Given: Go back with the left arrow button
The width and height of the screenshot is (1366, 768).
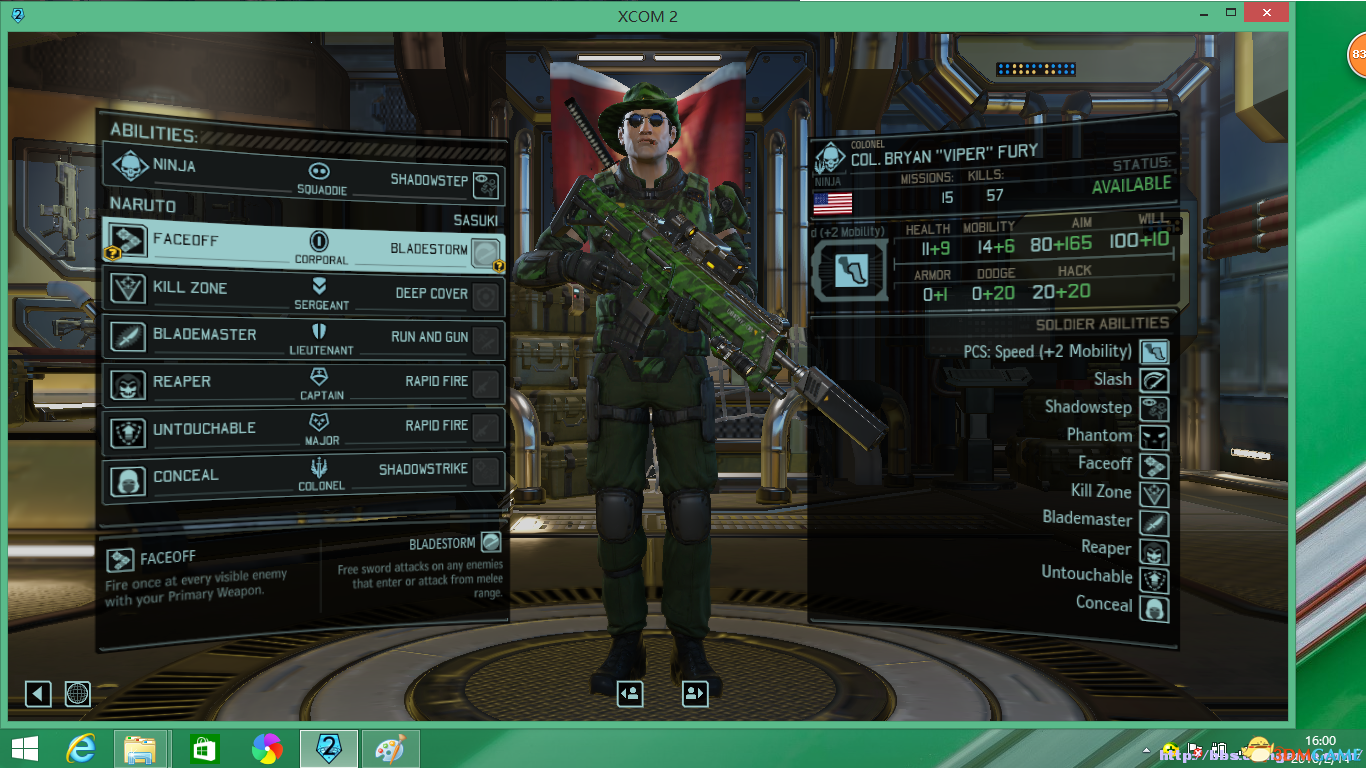Looking at the screenshot, I should [38, 693].
